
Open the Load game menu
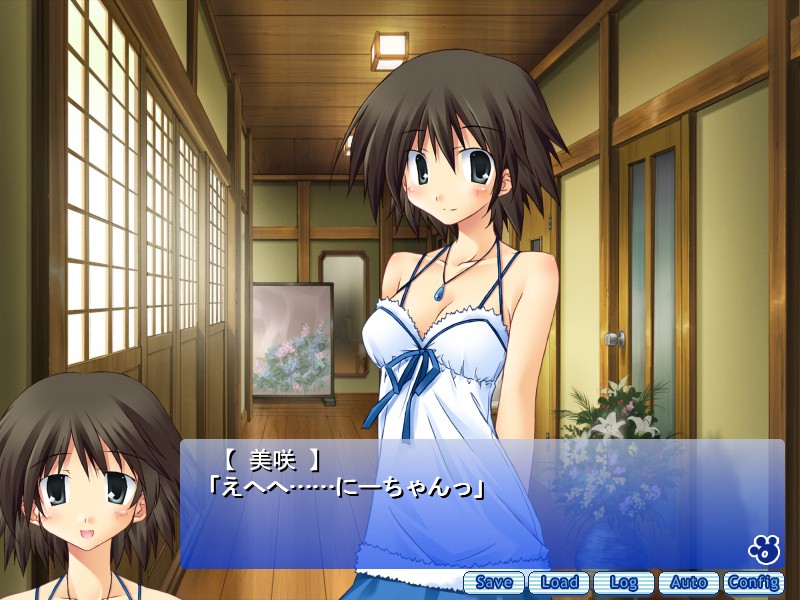[559, 582]
